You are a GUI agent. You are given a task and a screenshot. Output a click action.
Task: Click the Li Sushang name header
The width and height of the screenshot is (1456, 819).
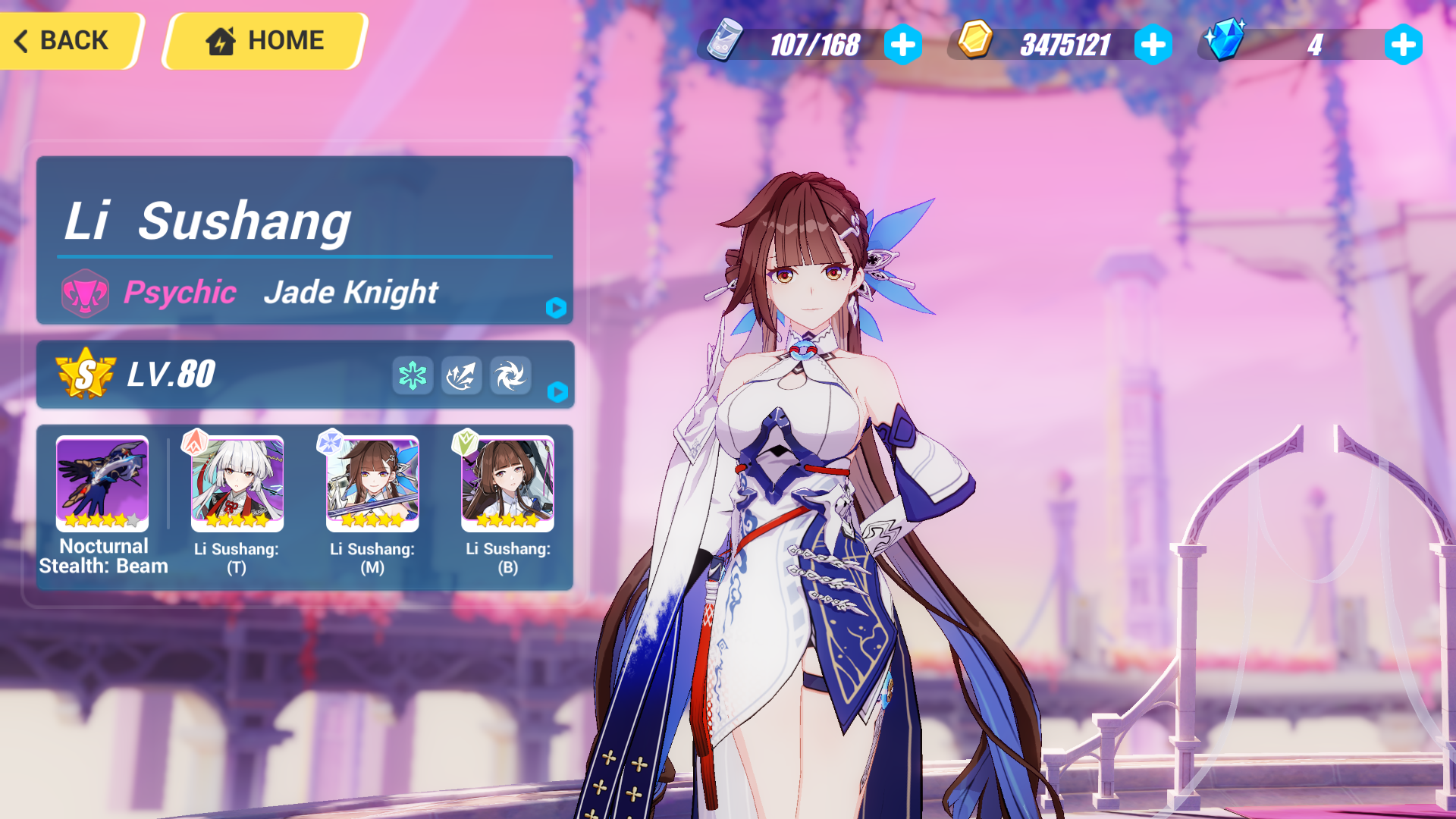pos(209,221)
